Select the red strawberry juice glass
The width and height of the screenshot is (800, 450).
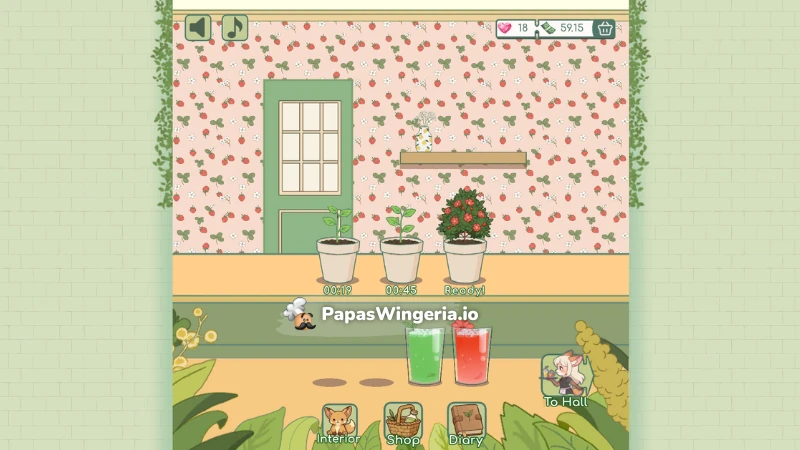(x=473, y=355)
